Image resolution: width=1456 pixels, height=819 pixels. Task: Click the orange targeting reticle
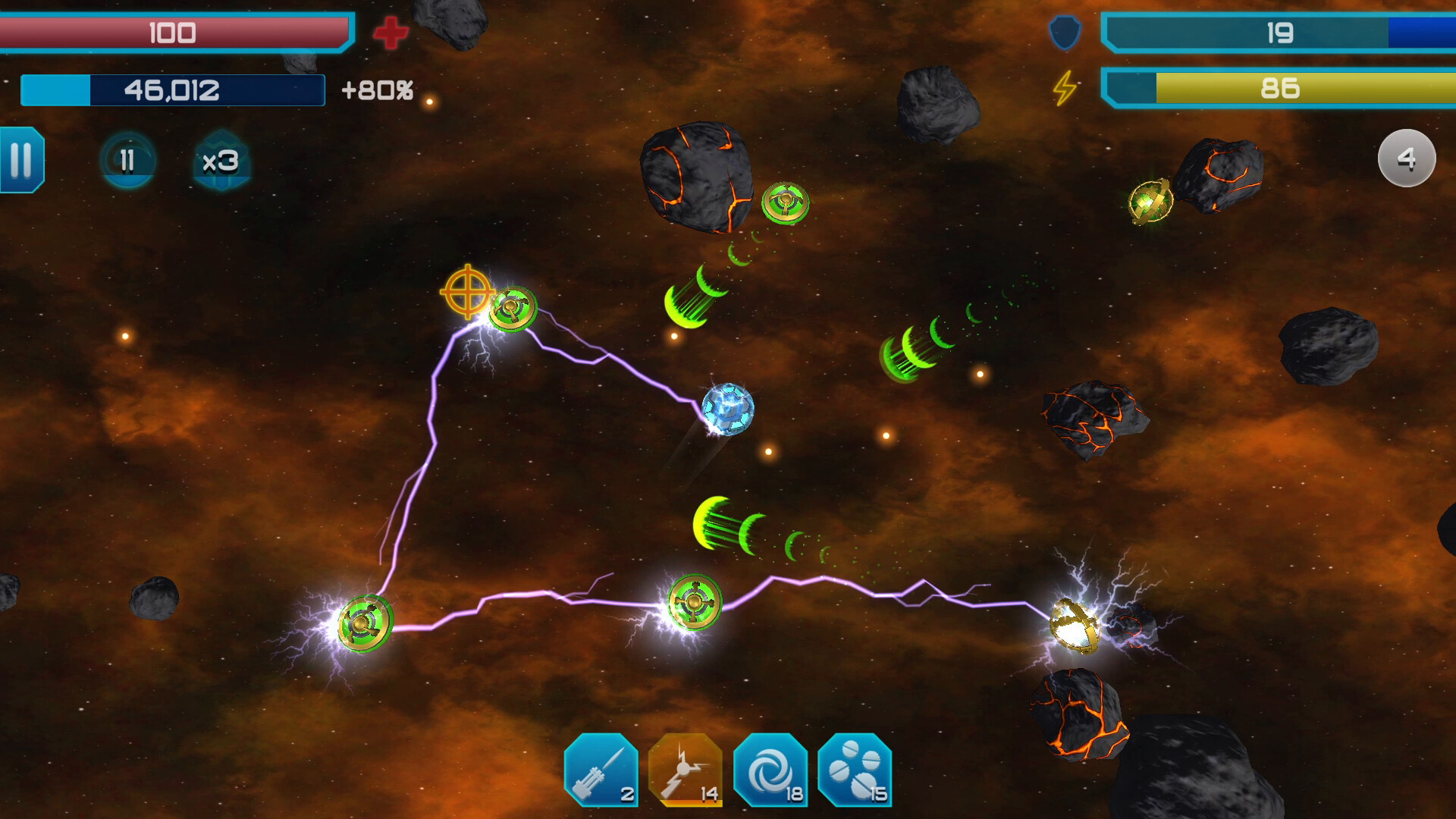(468, 291)
